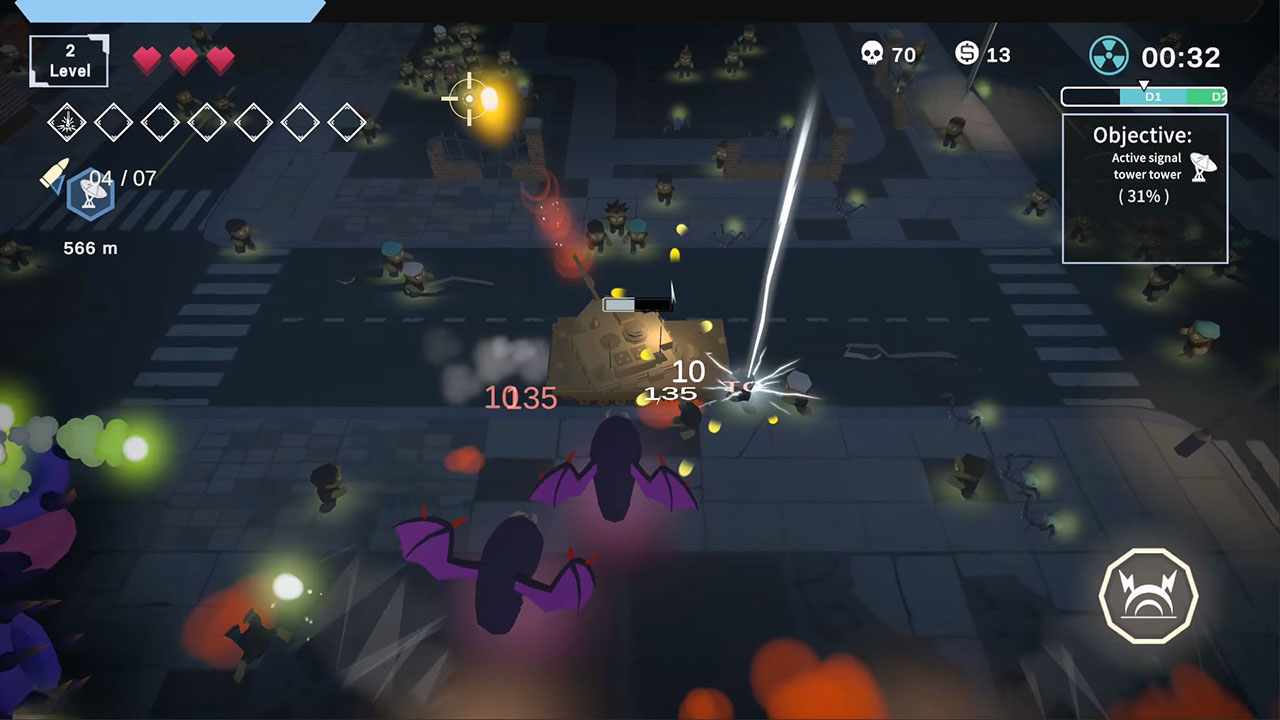Select the skull kill counter icon

pyautogui.click(x=873, y=55)
